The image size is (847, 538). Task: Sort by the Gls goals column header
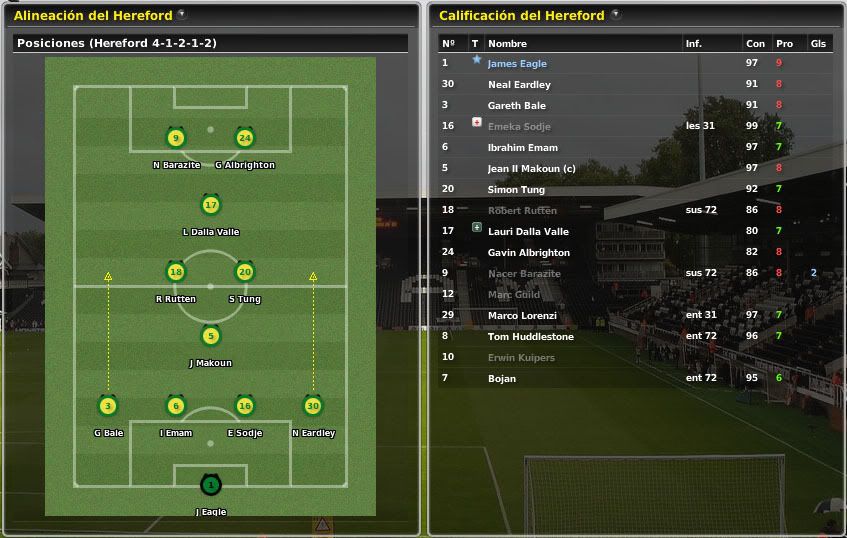[818, 43]
